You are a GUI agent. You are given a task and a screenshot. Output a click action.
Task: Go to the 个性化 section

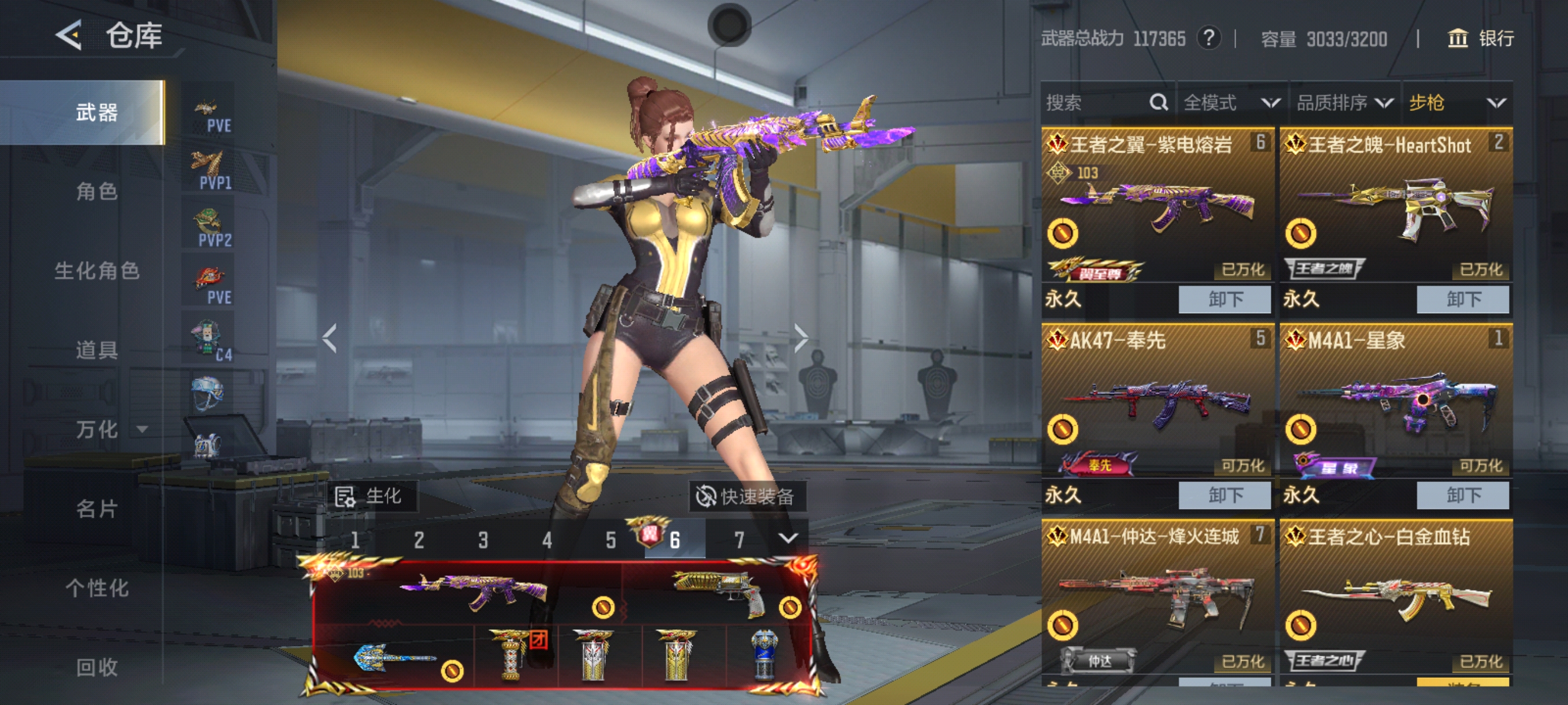[x=96, y=588]
